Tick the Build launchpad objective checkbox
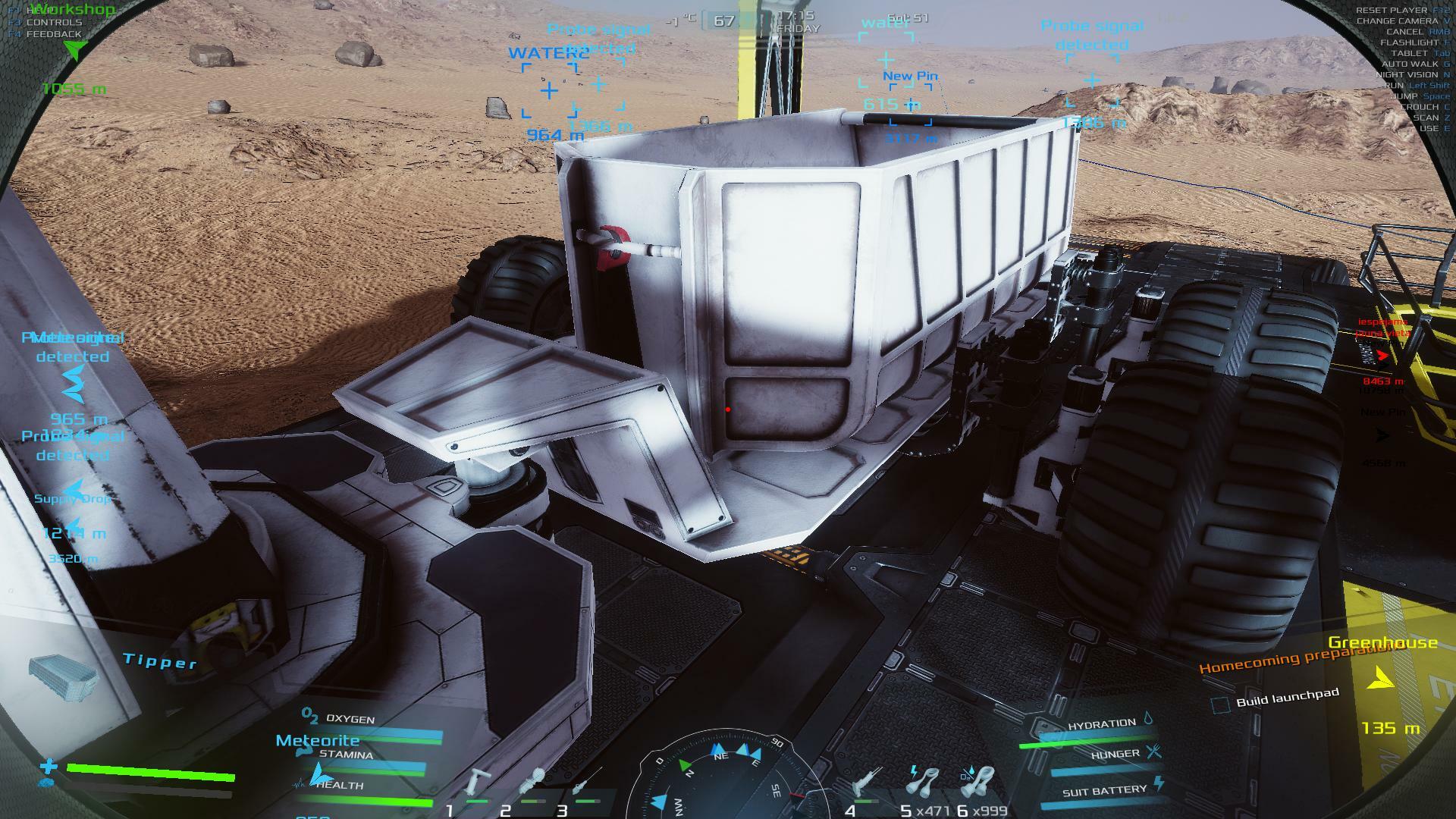The height and width of the screenshot is (819, 1456). pyautogui.click(x=1219, y=704)
